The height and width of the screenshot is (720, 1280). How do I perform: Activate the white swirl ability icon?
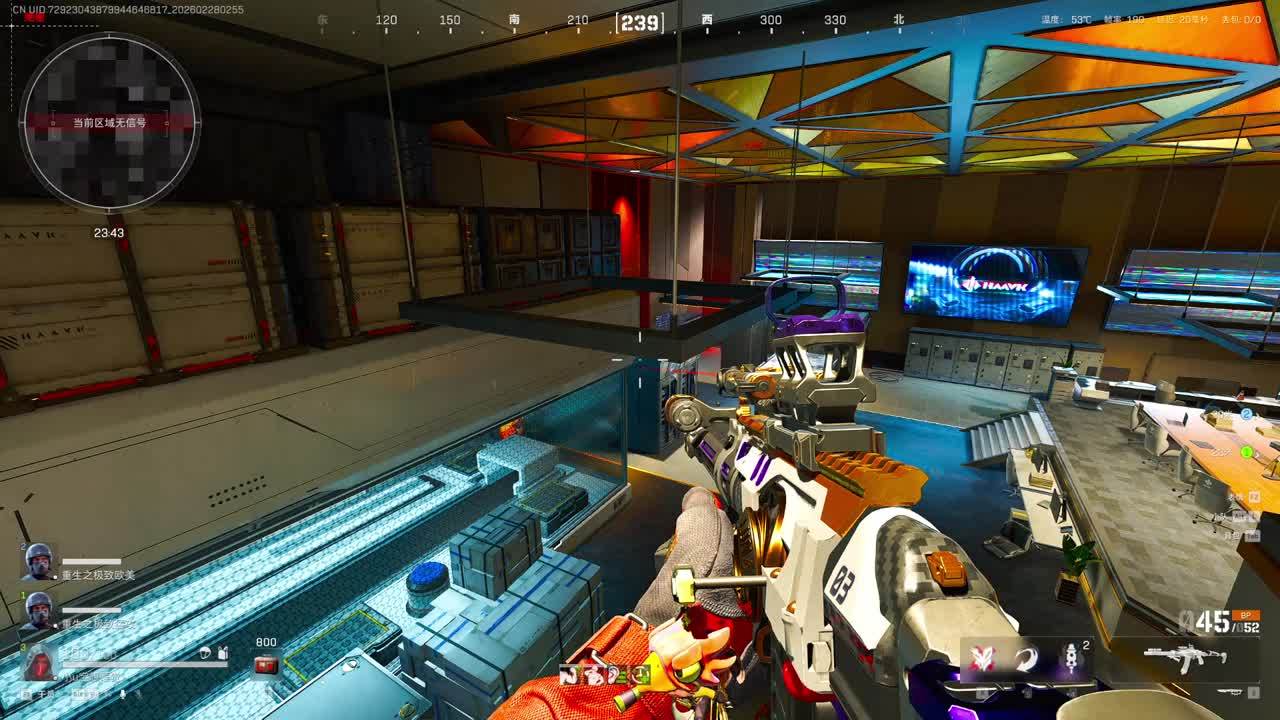[x=1027, y=659]
